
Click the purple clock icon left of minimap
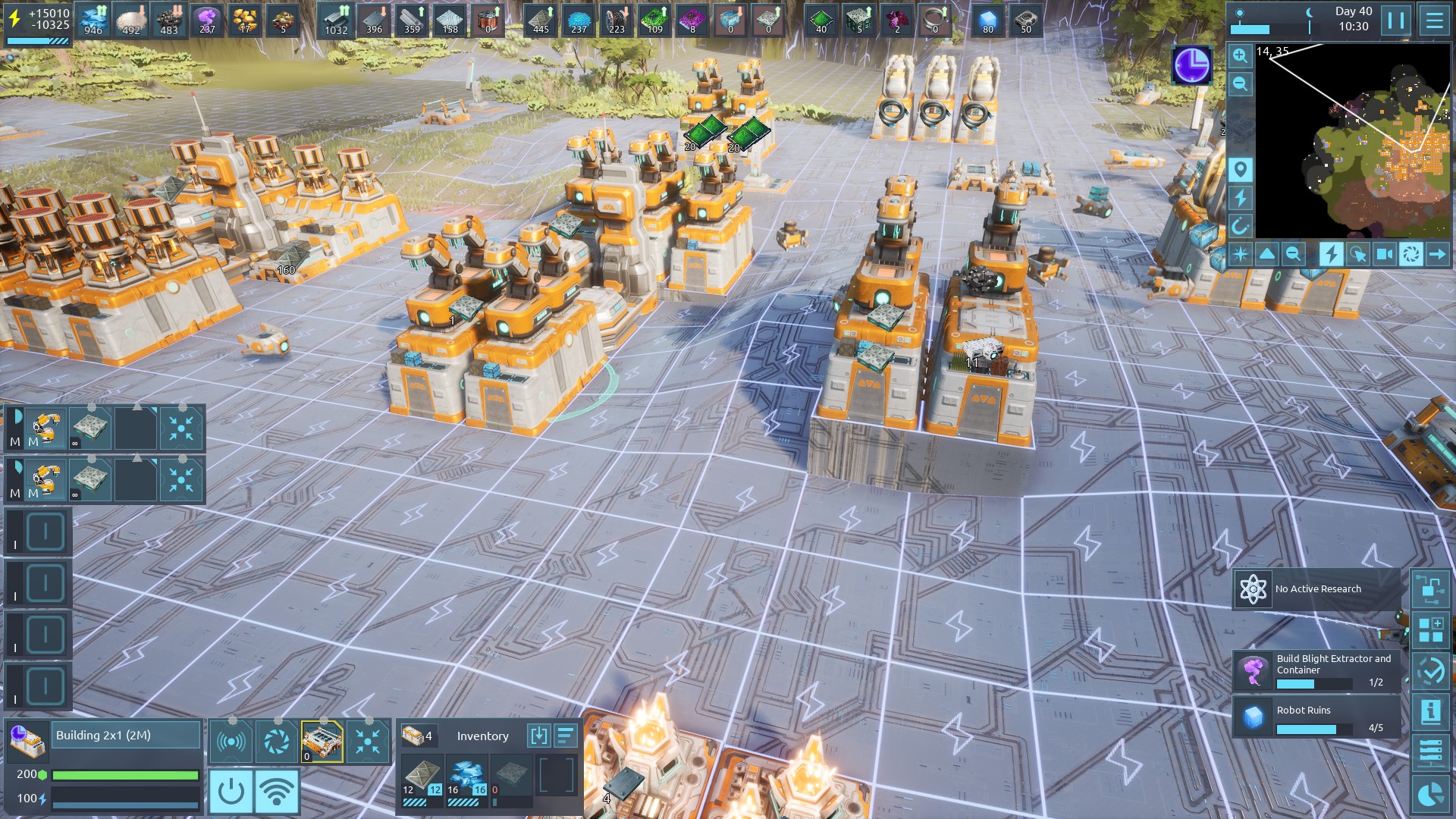click(x=1191, y=65)
